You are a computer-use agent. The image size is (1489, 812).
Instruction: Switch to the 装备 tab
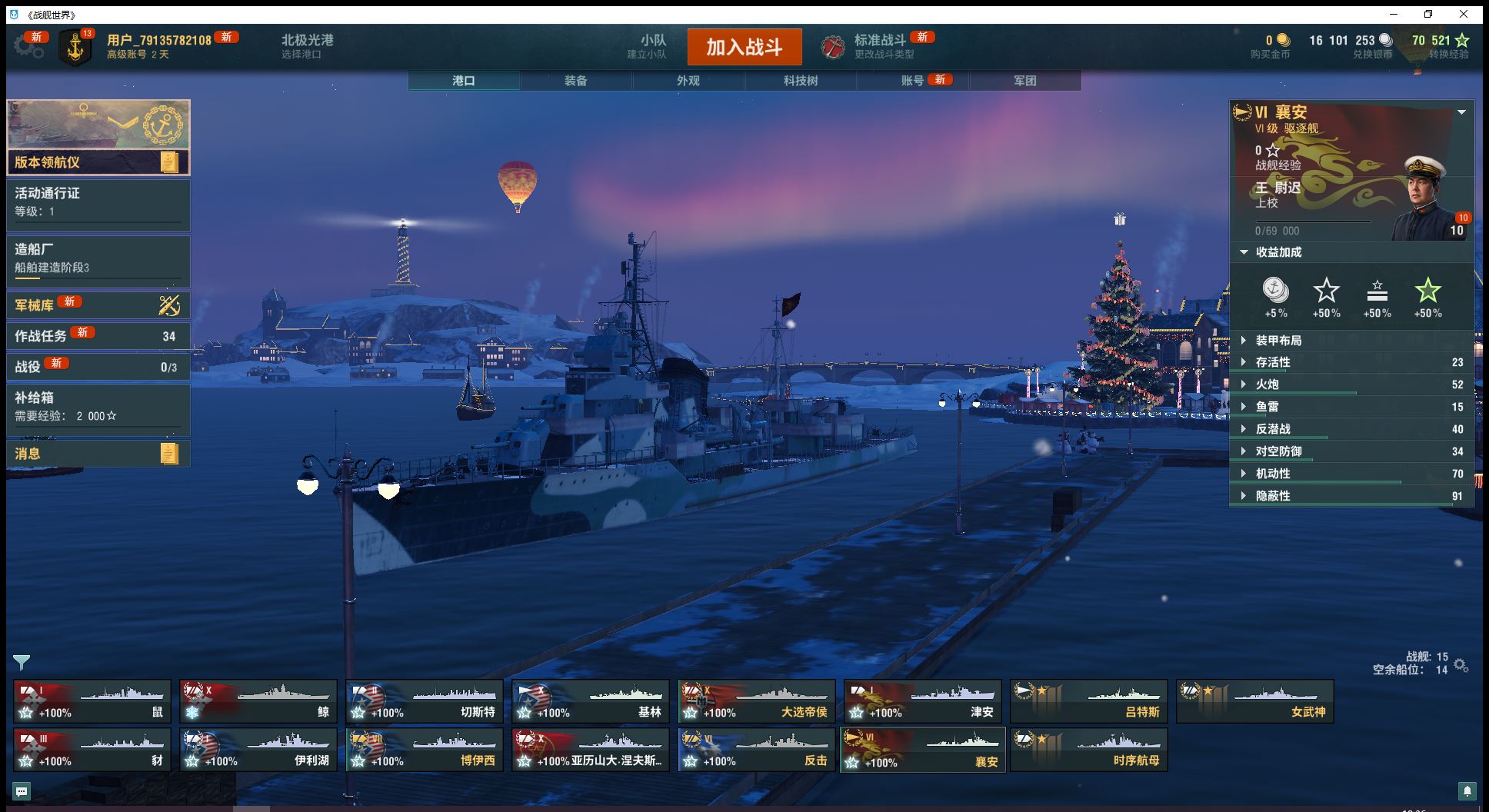point(575,81)
